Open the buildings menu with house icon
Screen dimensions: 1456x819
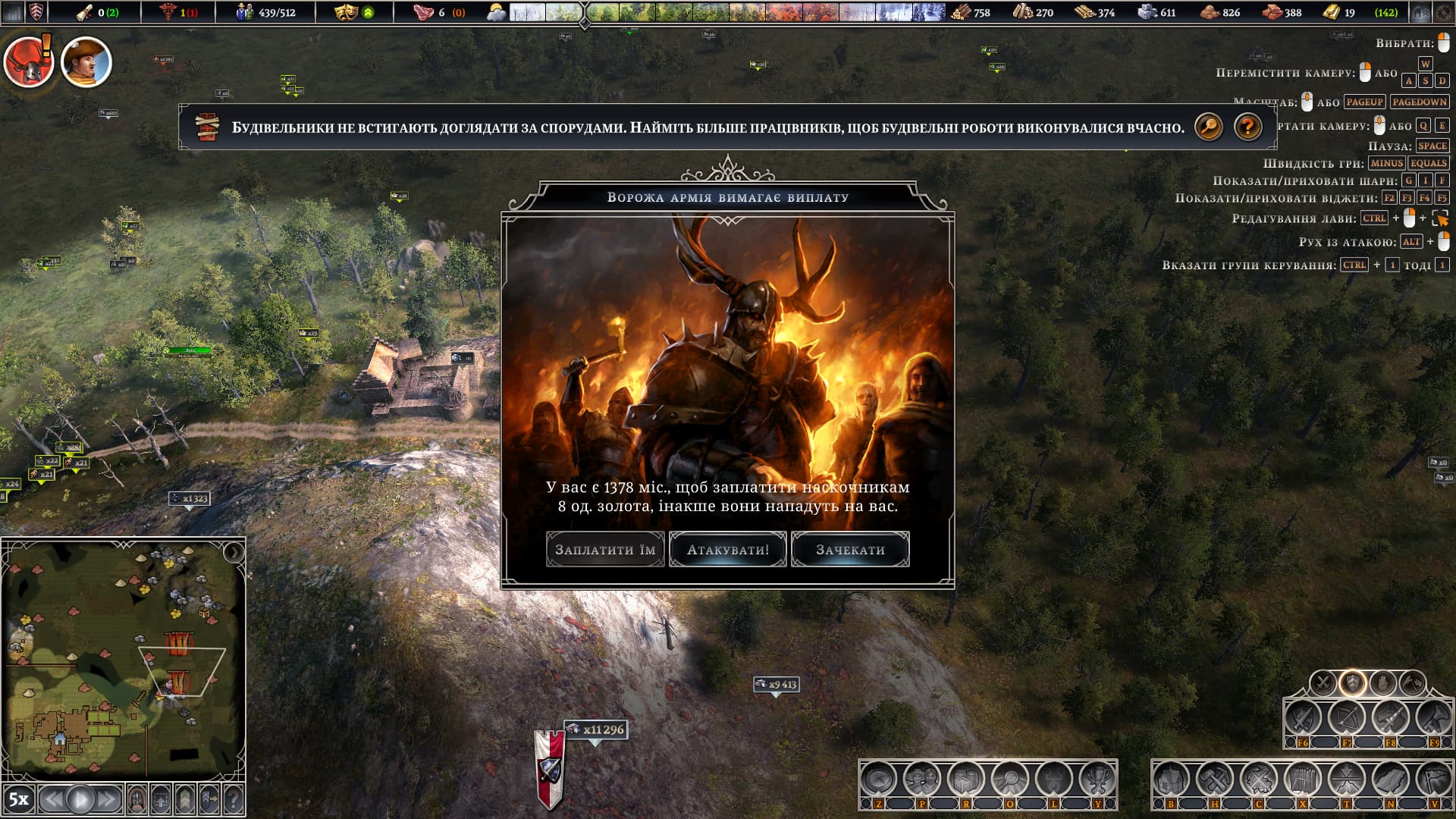point(1170,779)
